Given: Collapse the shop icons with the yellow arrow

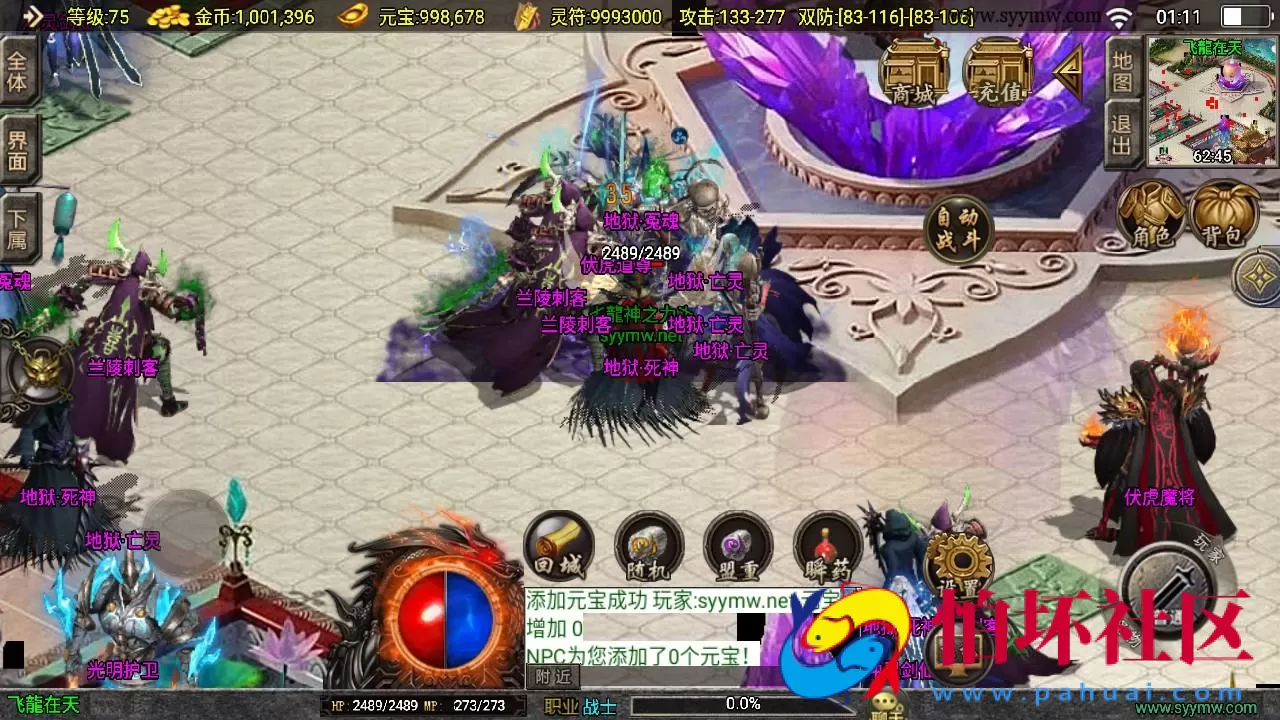Looking at the screenshot, I should (1066, 72).
